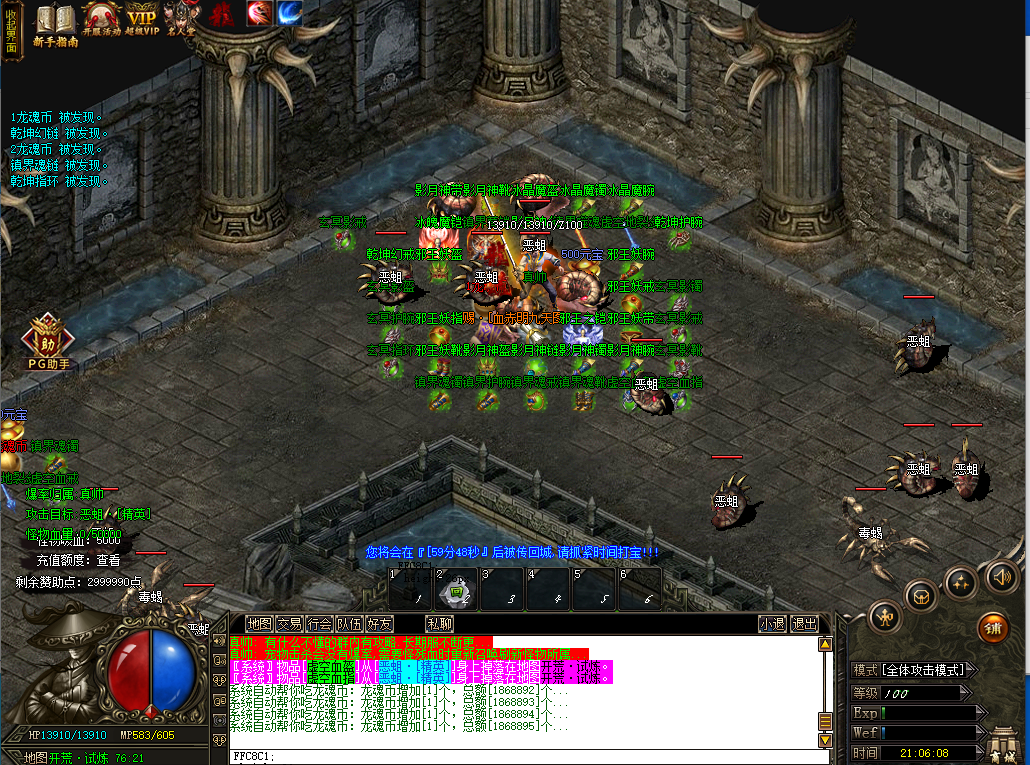
Task: Open the 新手指南 beginner guide book
Action: pos(56,23)
